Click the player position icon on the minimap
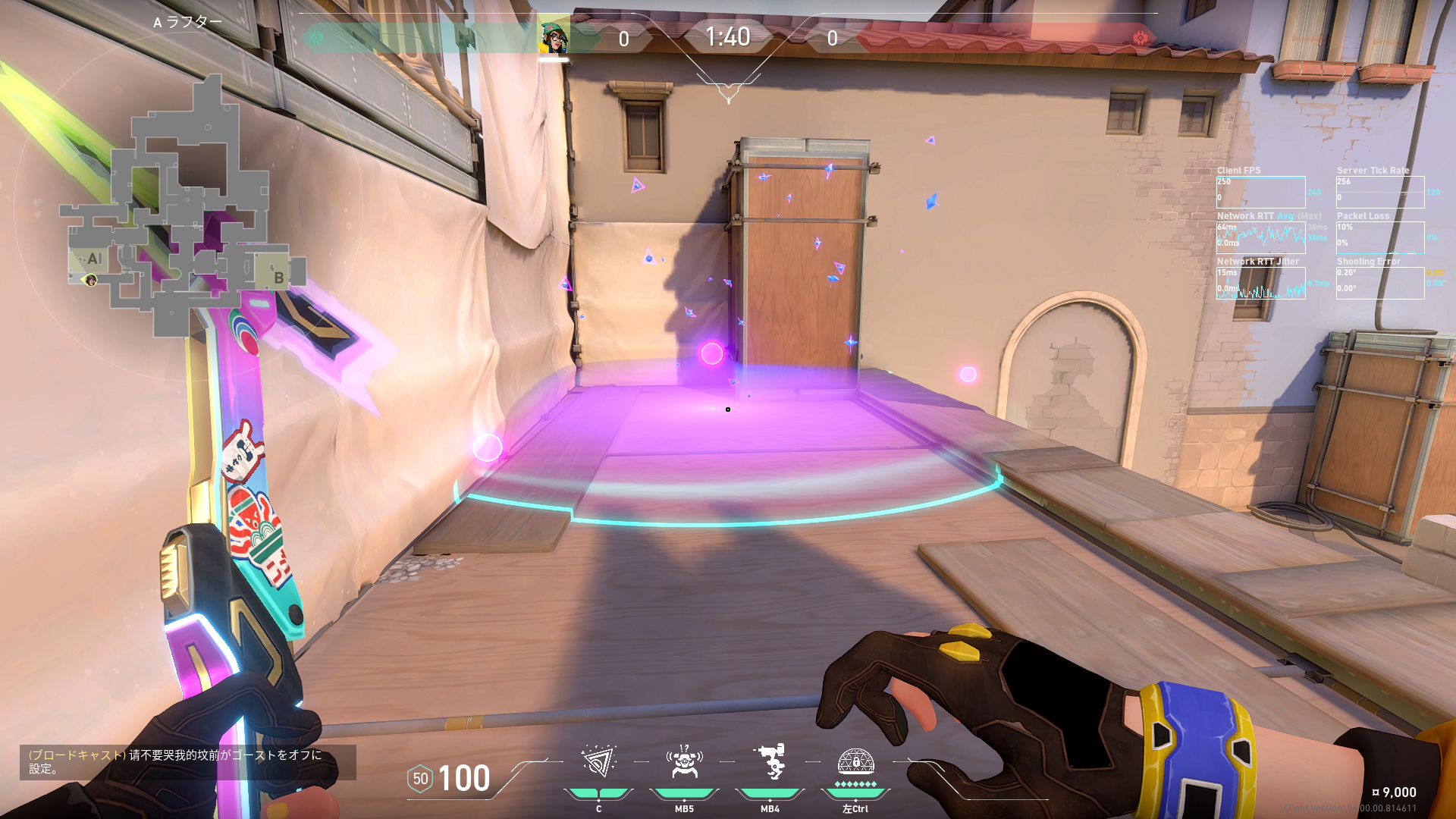The image size is (1456, 819). (x=91, y=281)
